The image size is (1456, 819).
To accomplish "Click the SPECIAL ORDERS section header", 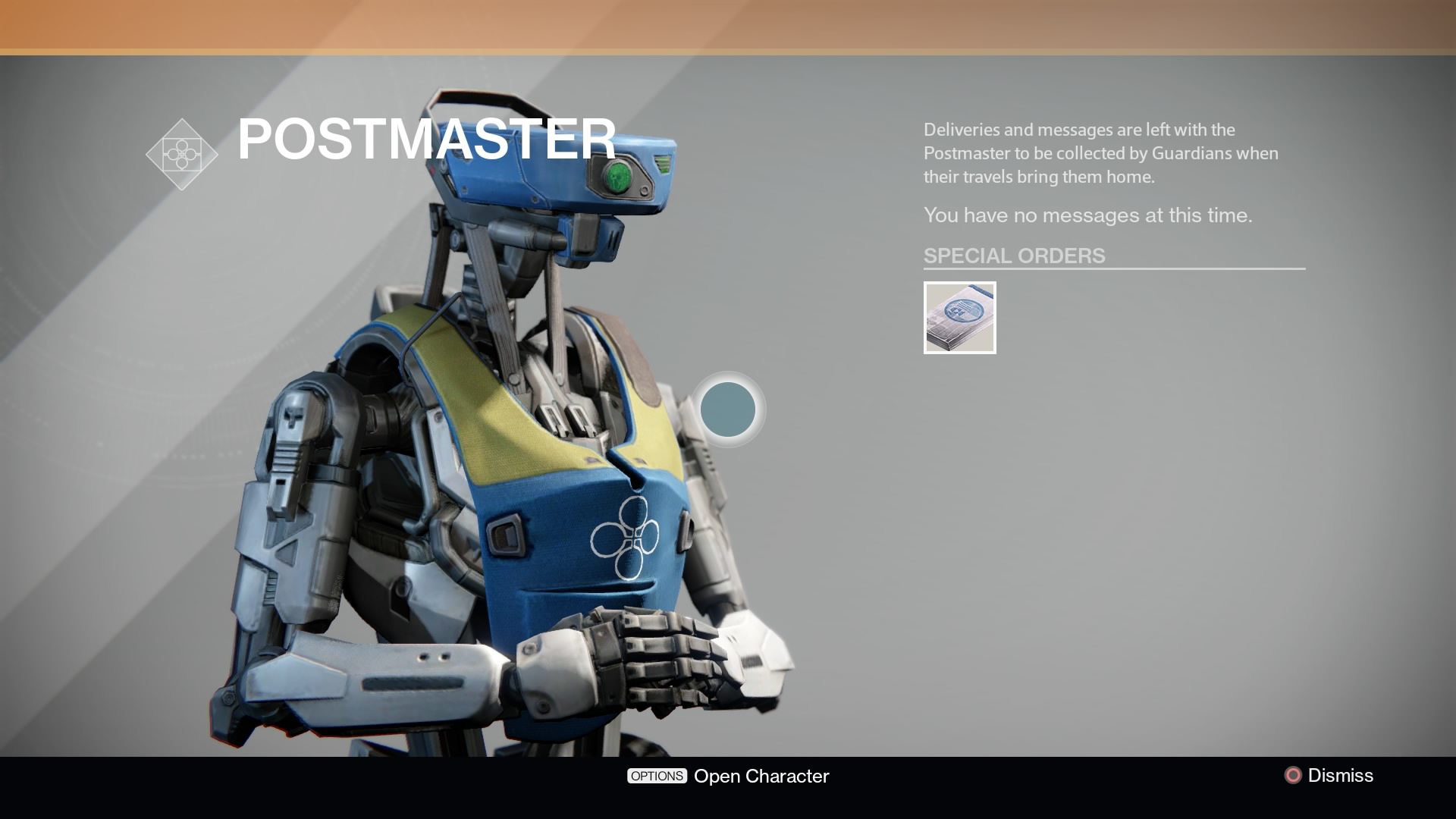I will click(1014, 256).
